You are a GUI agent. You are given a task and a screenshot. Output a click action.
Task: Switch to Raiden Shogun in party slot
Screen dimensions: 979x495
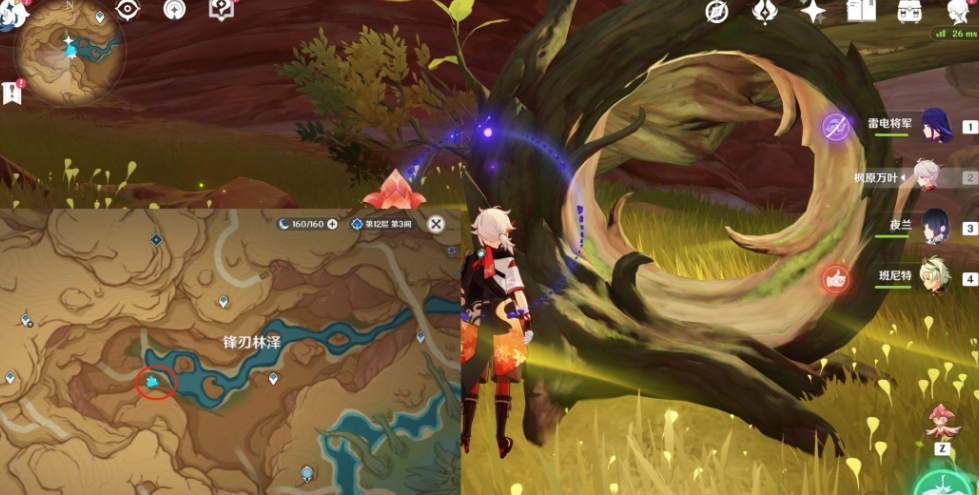tap(935, 127)
